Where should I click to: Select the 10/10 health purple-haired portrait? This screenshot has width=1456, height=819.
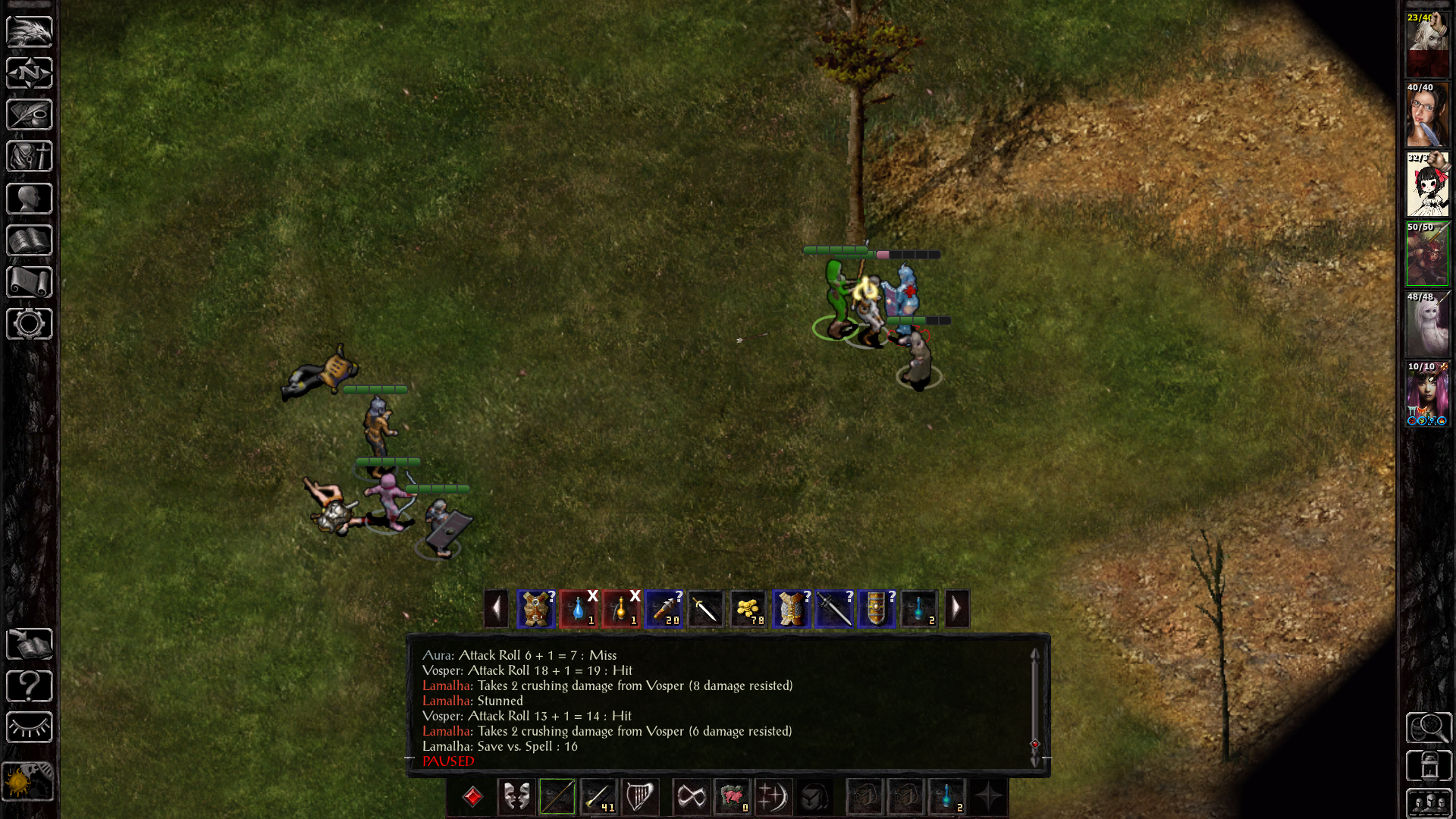pos(1427,394)
